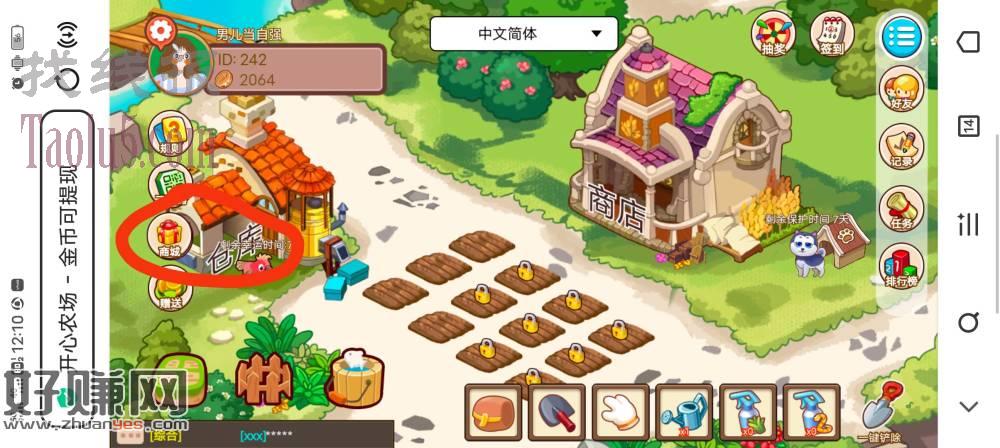This screenshot has width=1000, height=448.
Task: Open the 规则 rules button
Action: (171, 136)
